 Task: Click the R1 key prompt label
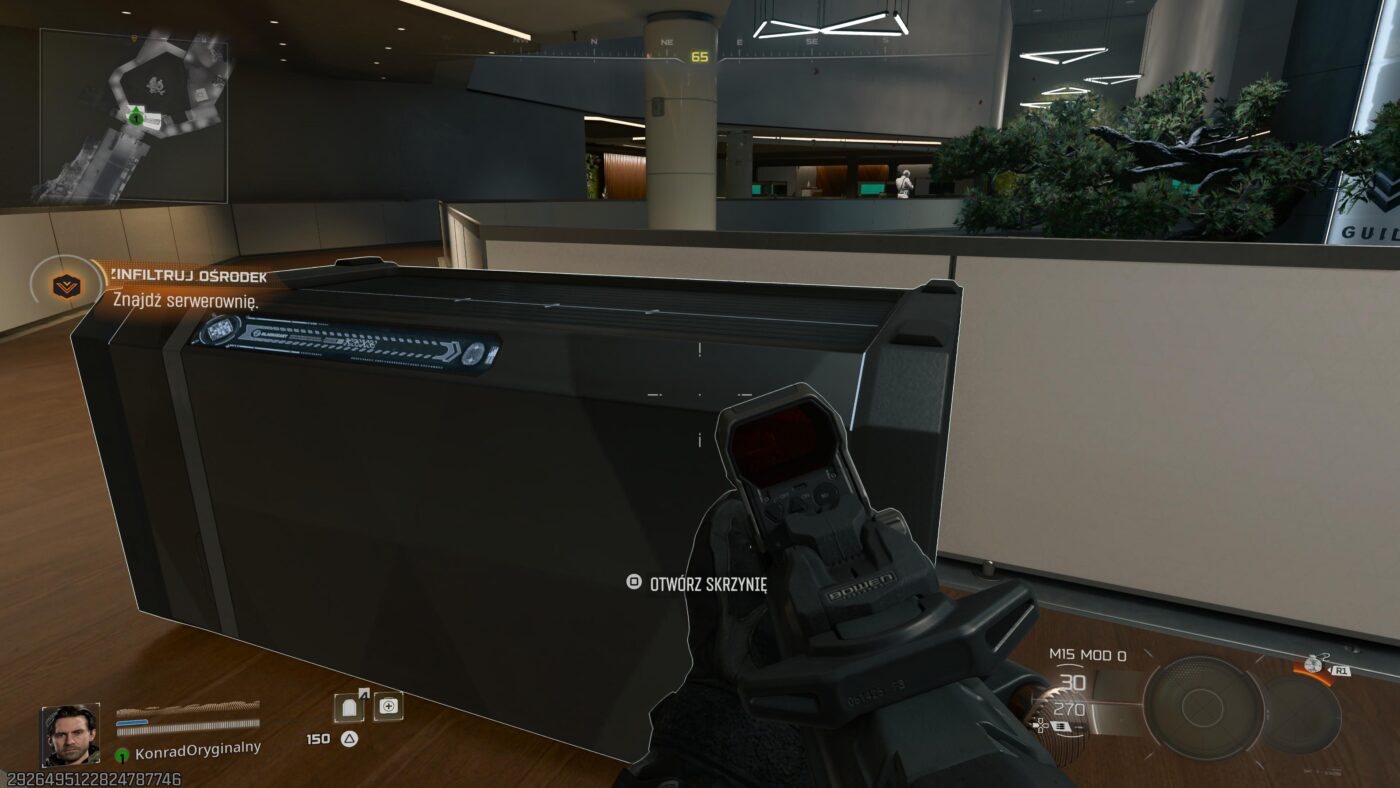click(1343, 671)
